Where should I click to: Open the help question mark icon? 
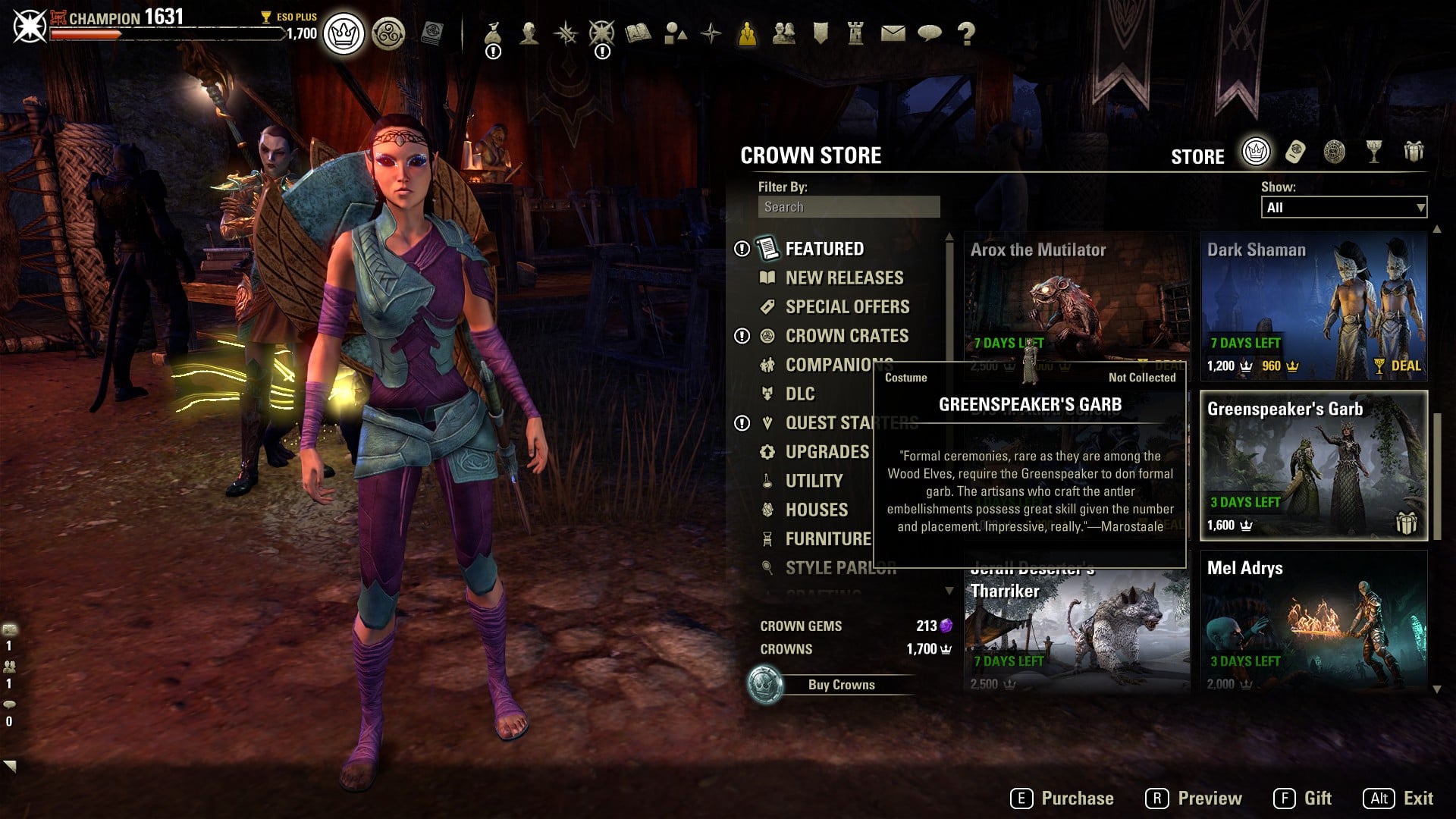[x=966, y=33]
